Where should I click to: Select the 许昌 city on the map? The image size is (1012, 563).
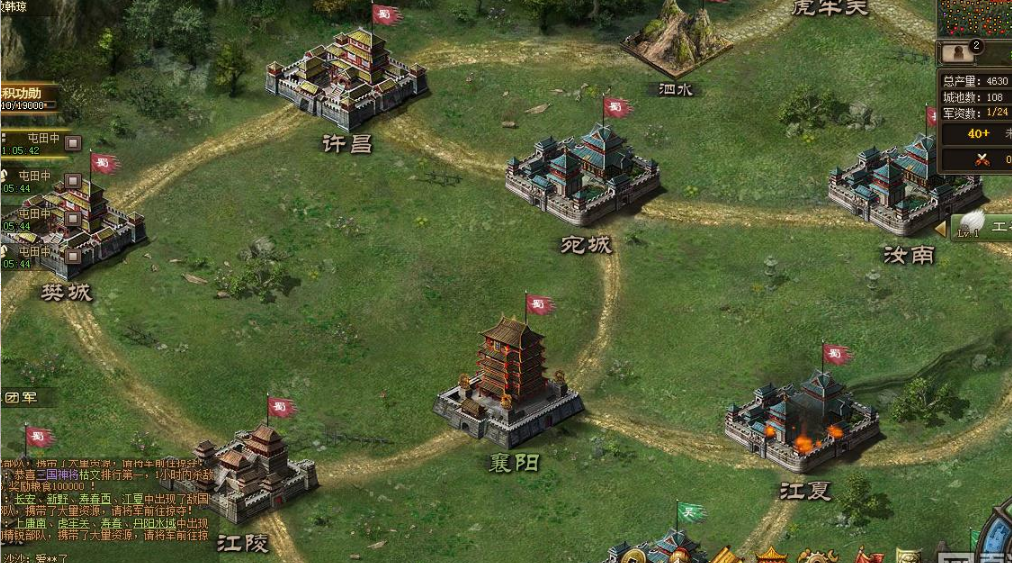pos(346,80)
